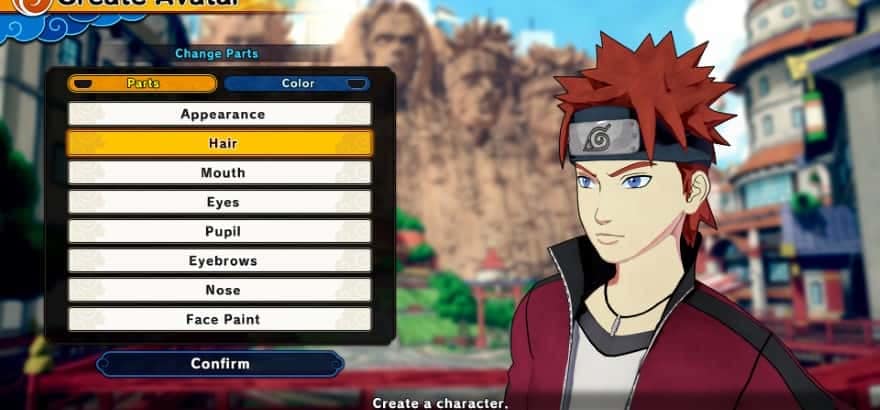Select the Nose option
Viewport: 880px width, 410px height.
(220, 290)
